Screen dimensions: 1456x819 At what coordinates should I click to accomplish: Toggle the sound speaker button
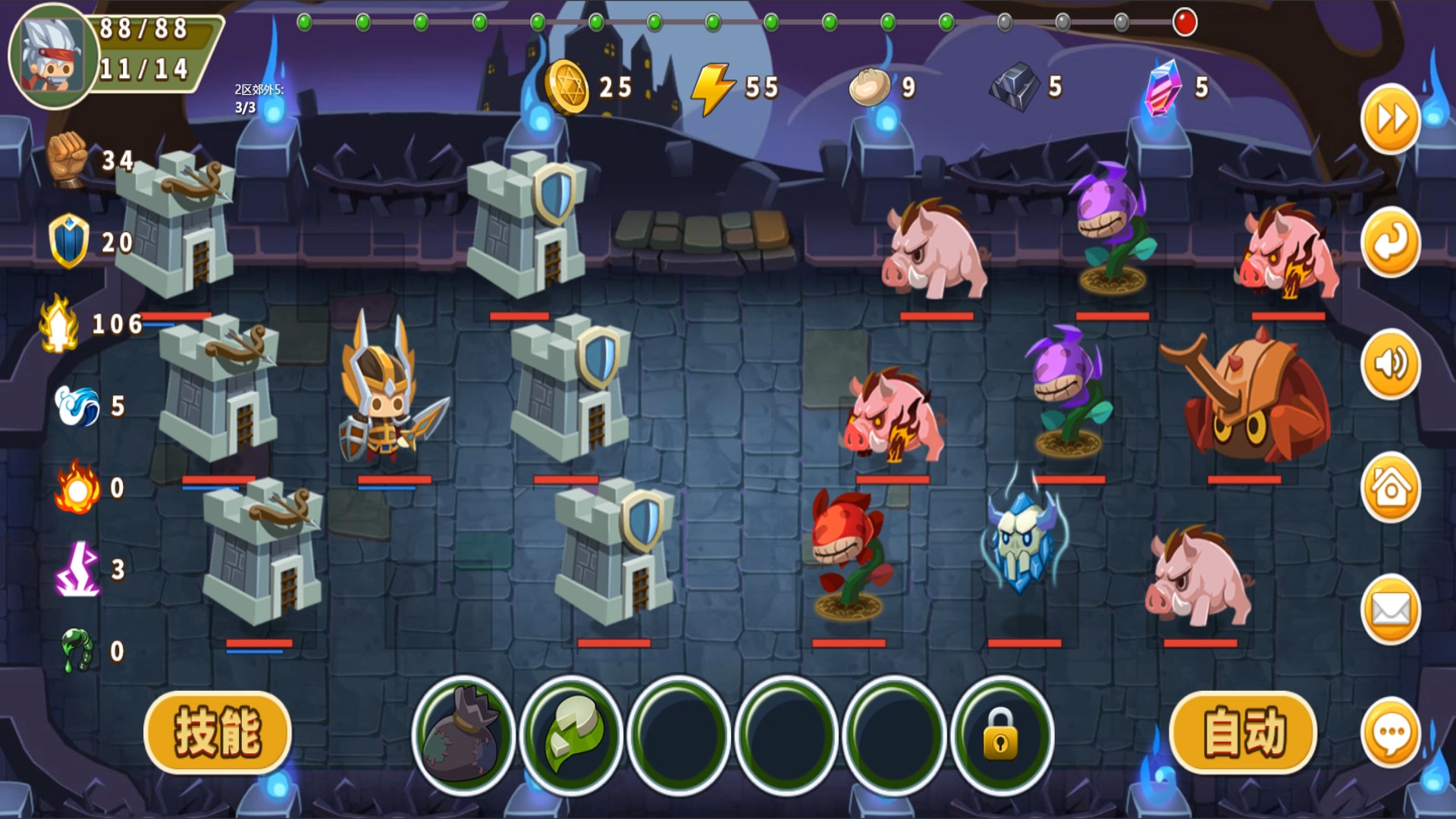[1391, 365]
